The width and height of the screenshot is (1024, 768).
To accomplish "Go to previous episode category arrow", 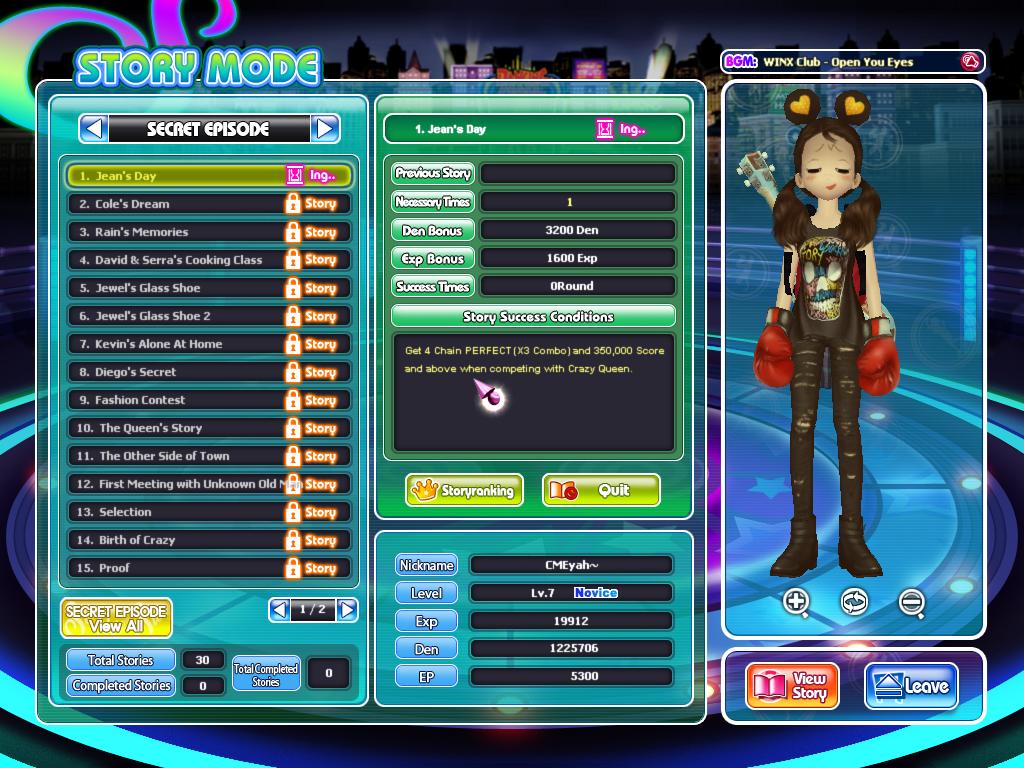I will click(x=94, y=128).
